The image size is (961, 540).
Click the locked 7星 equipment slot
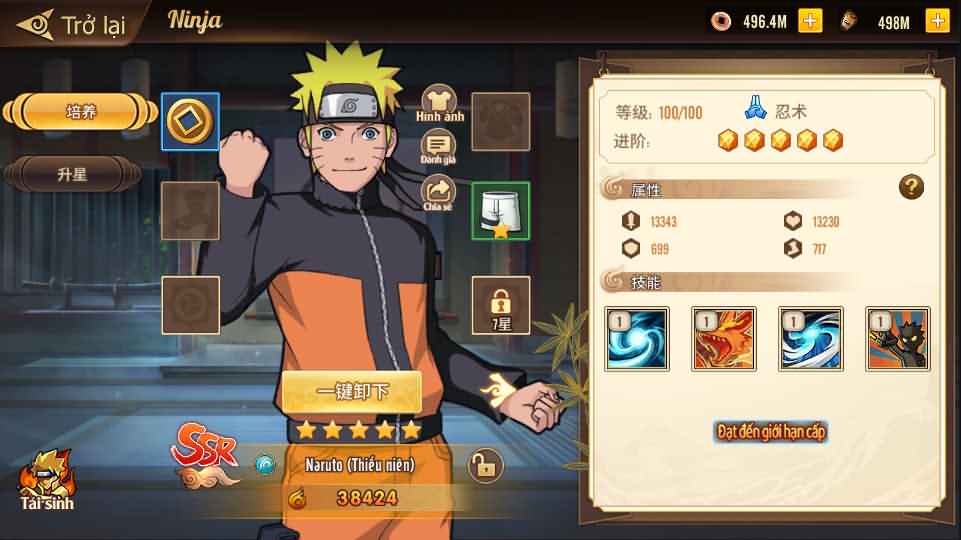(500, 304)
